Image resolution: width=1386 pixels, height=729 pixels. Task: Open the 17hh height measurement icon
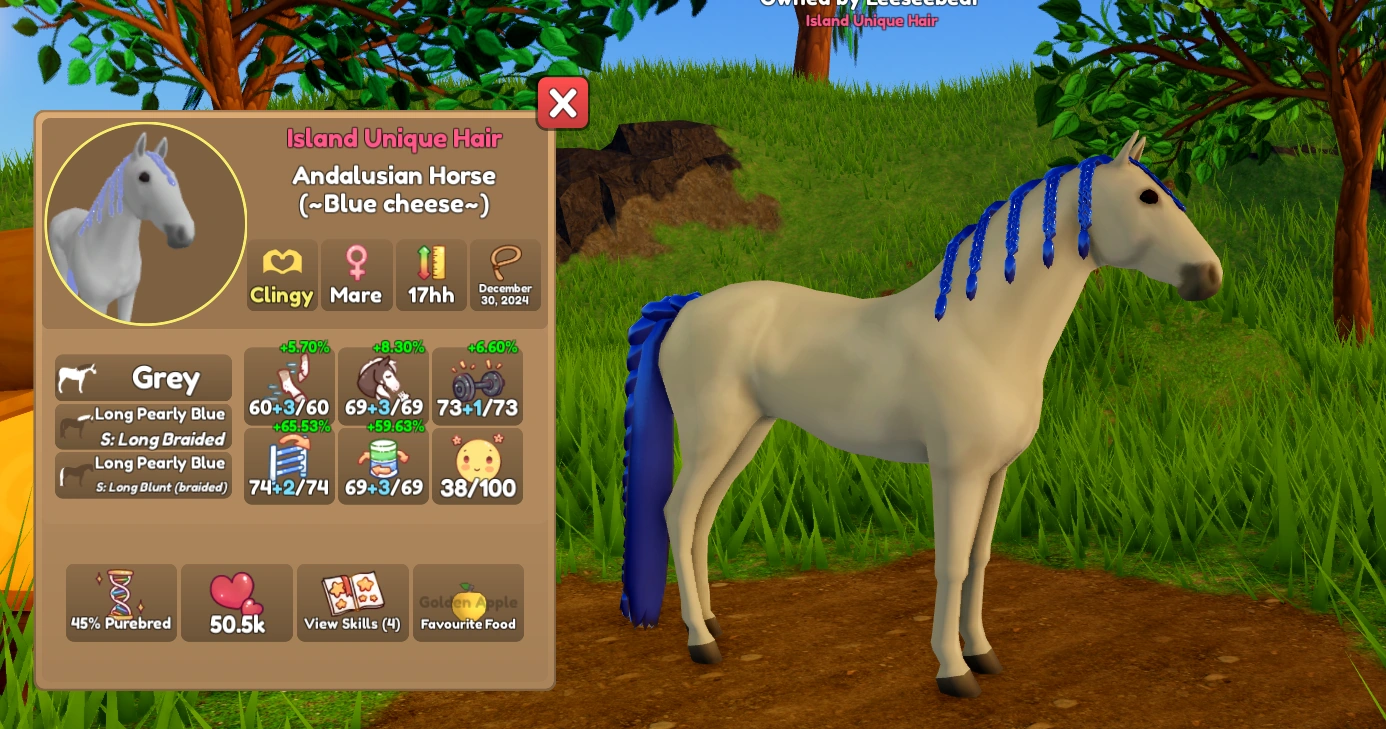(x=430, y=275)
